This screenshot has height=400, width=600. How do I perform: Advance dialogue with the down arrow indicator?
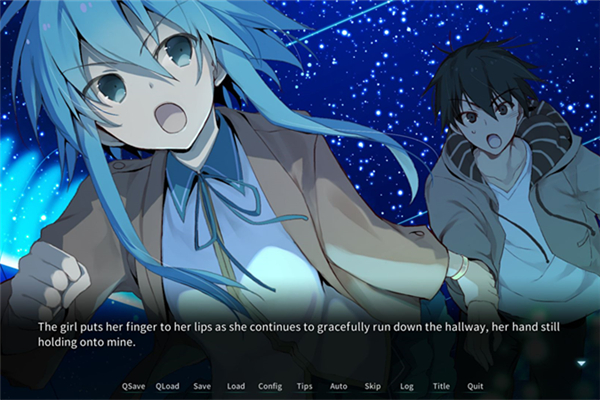tap(581, 363)
